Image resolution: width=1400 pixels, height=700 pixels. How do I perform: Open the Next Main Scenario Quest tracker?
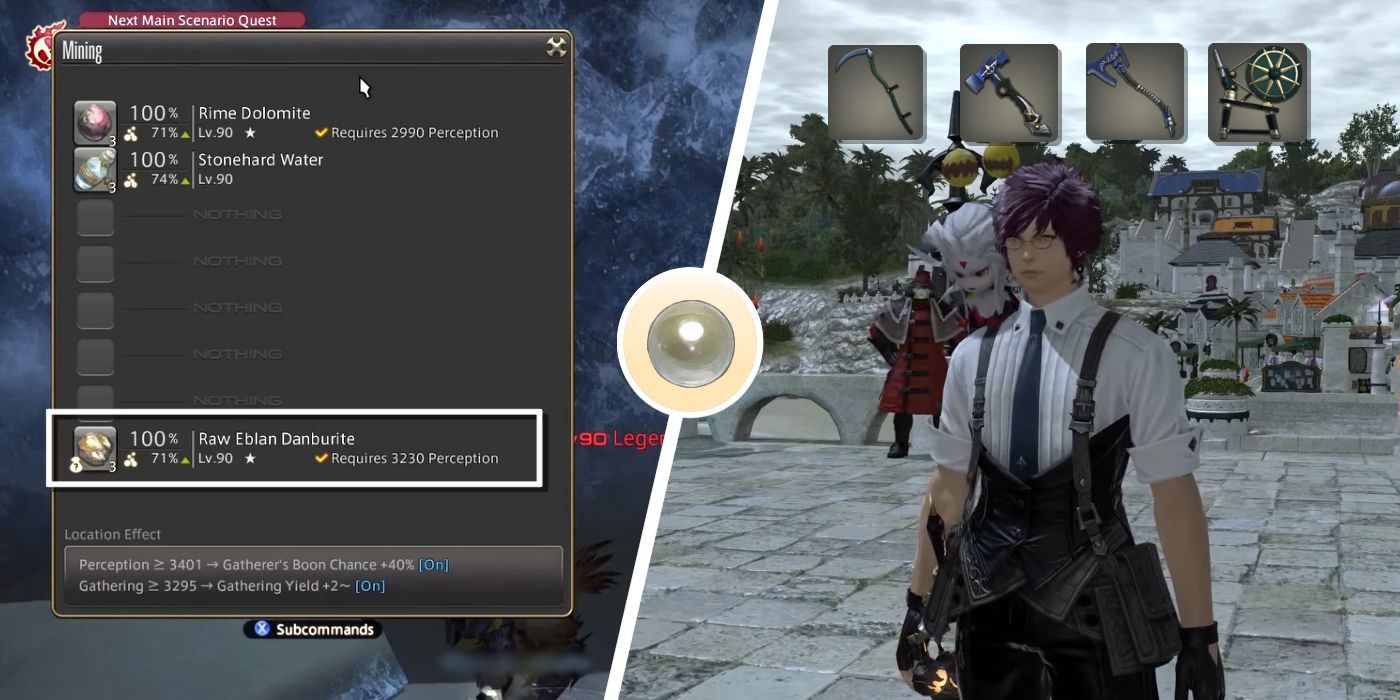191,20
